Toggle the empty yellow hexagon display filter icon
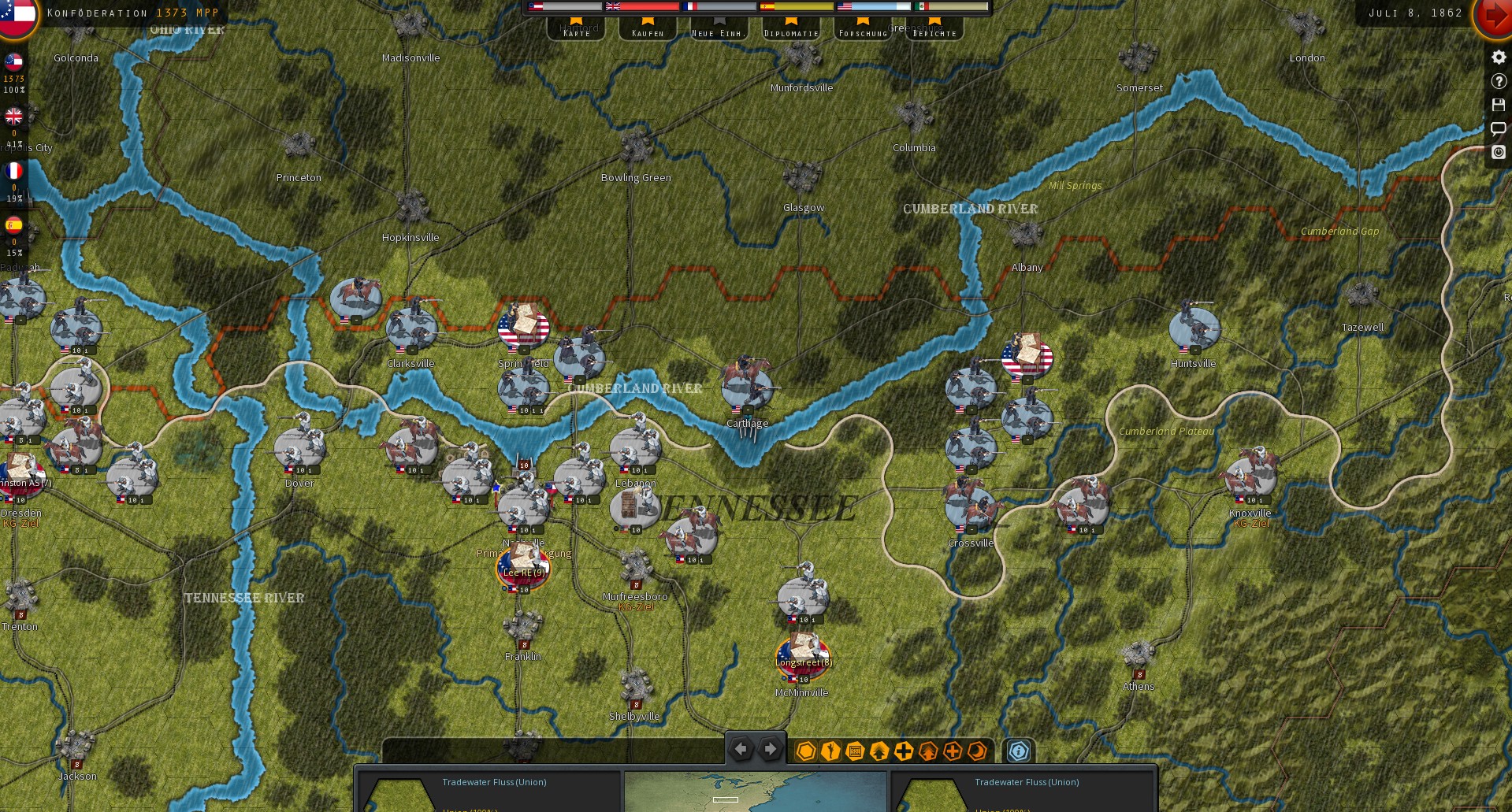The width and height of the screenshot is (1512, 812). click(x=805, y=752)
